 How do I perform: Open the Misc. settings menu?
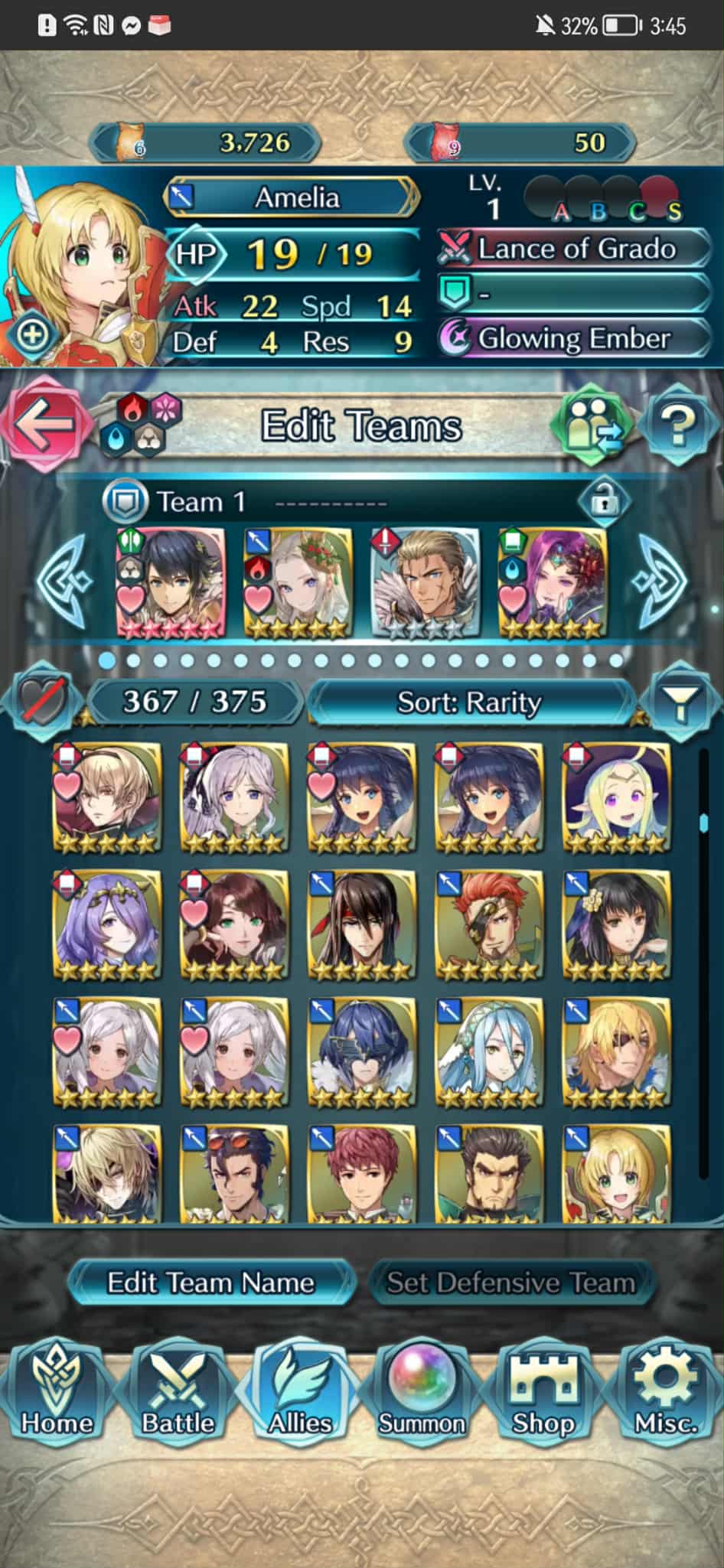pos(665,1394)
